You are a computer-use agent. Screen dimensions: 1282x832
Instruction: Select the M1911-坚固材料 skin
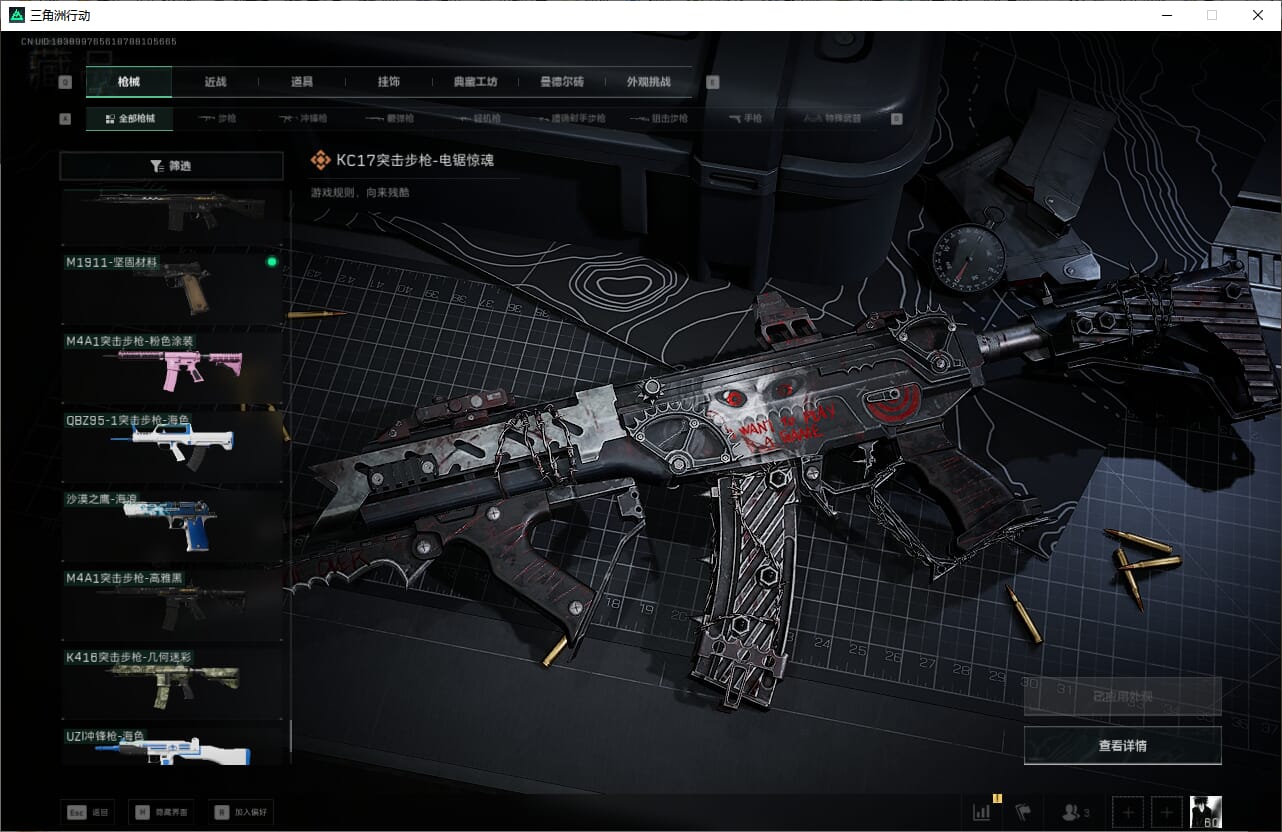point(170,283)
